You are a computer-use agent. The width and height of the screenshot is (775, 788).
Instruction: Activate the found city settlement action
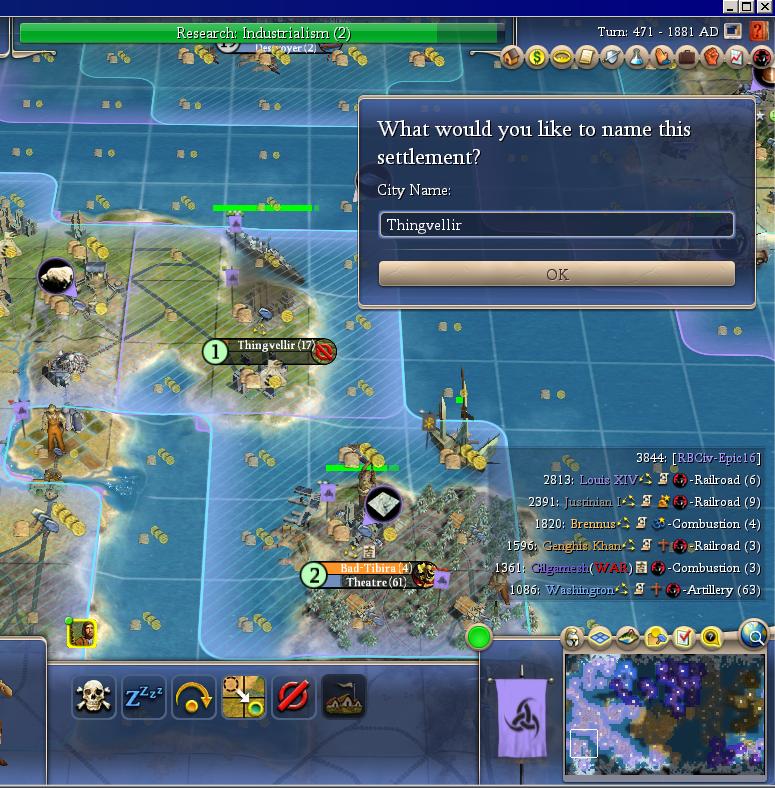[x=343, y=697]
